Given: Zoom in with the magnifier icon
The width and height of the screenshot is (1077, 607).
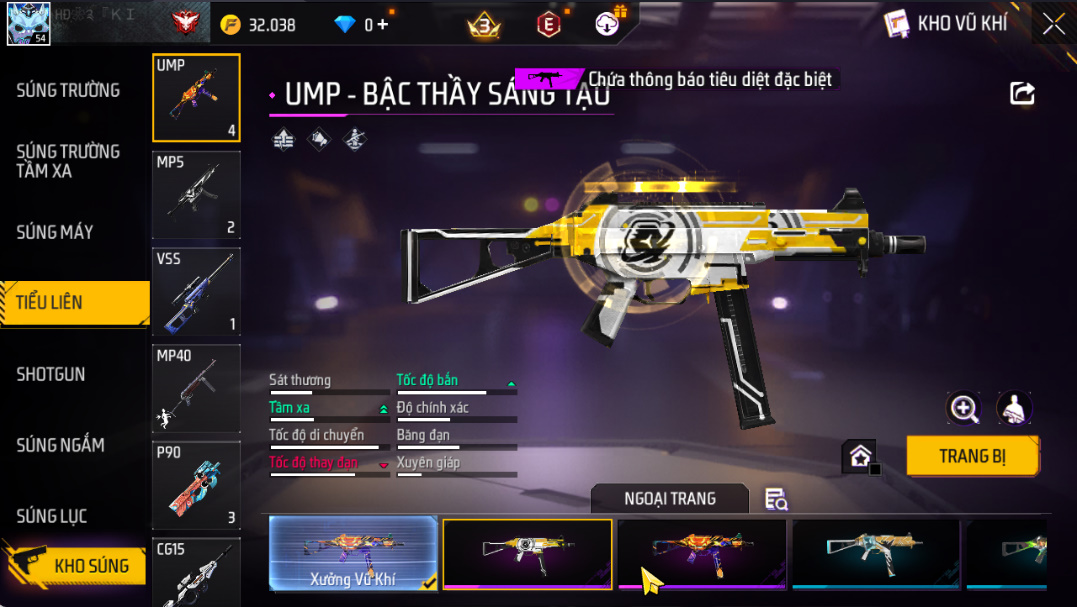Looking at the screenshot, I should [964, 407].
